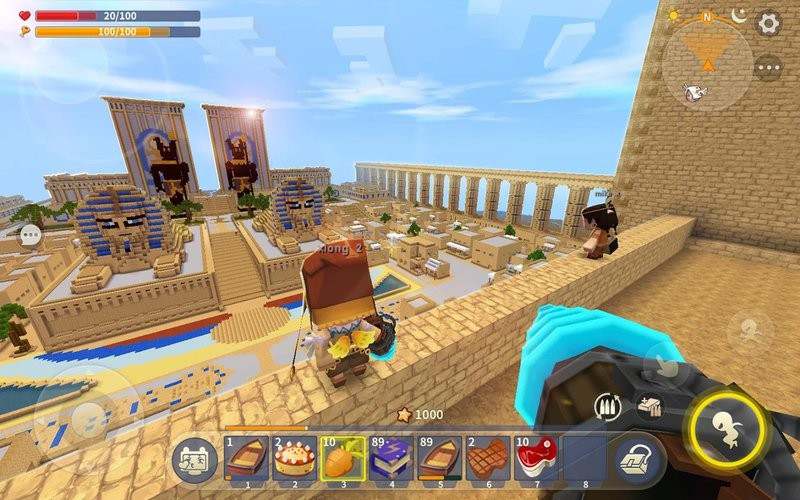Open the three-dot more options menu
This screenshot has width=800, height=500.
(768, 68)
